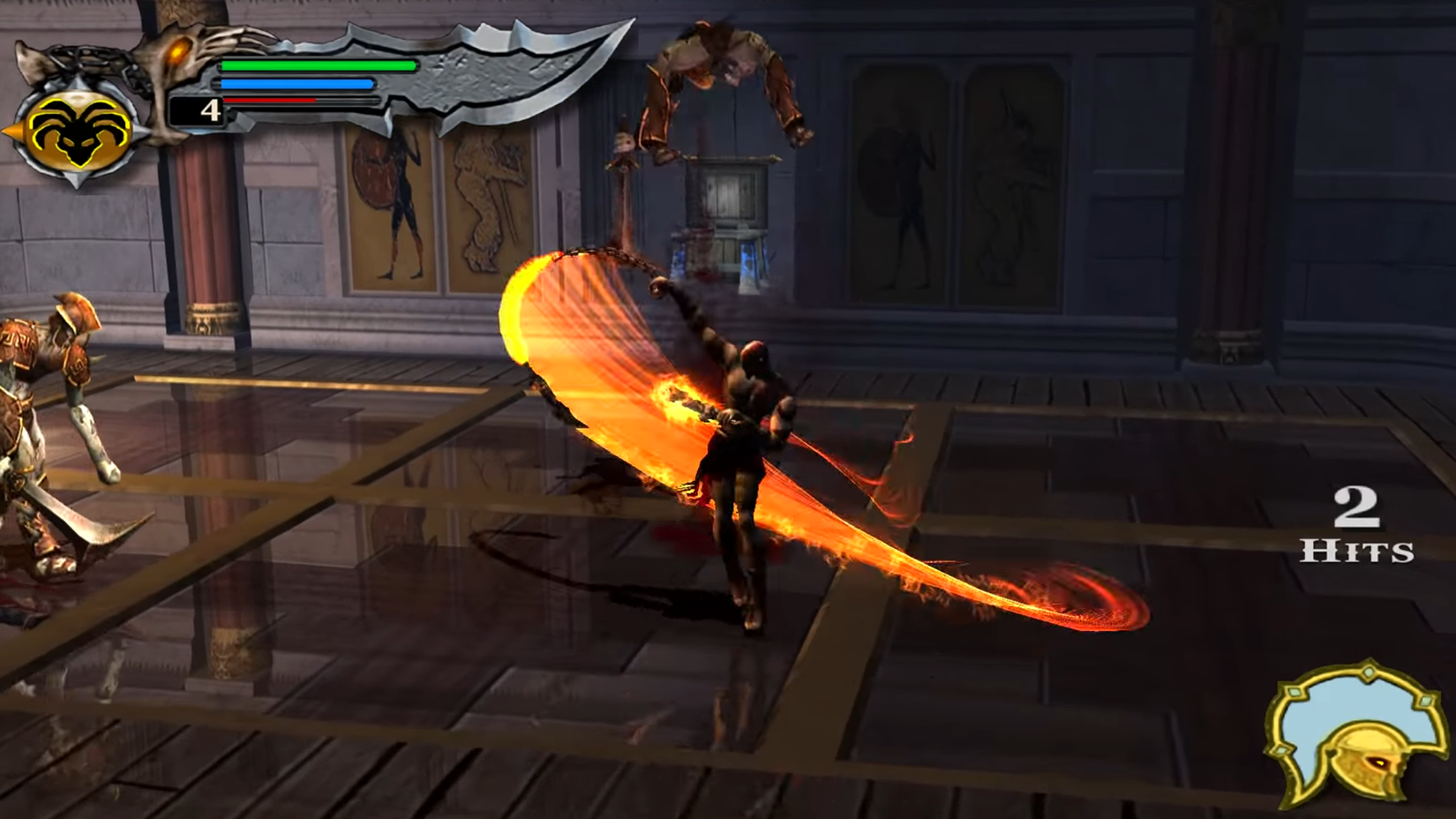Click the Medusa head magic icon
The height and width of the screenshot is (819, 1456).
coord(79,132)
